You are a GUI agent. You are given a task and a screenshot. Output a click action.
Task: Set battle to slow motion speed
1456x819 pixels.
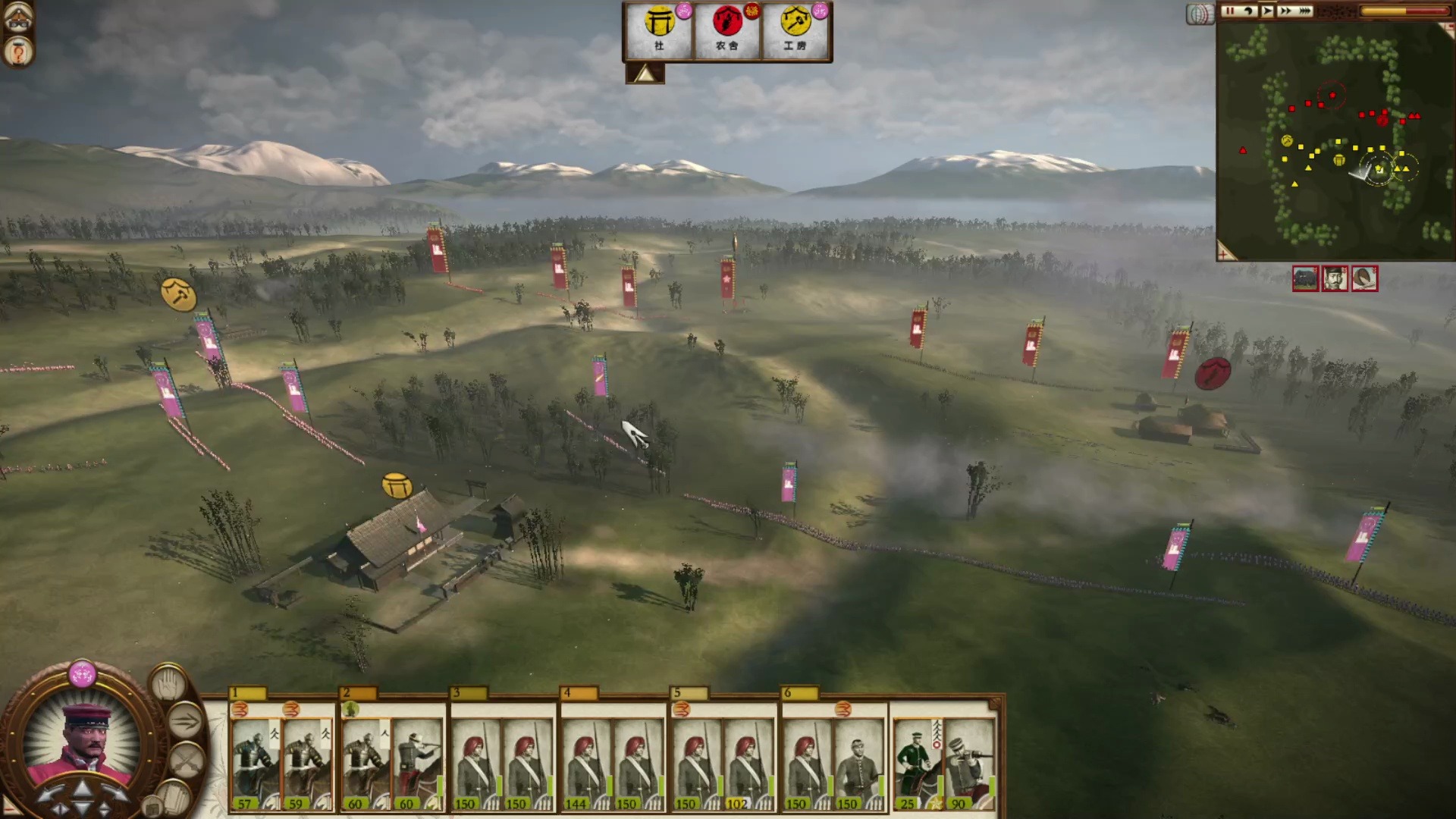1247,11
